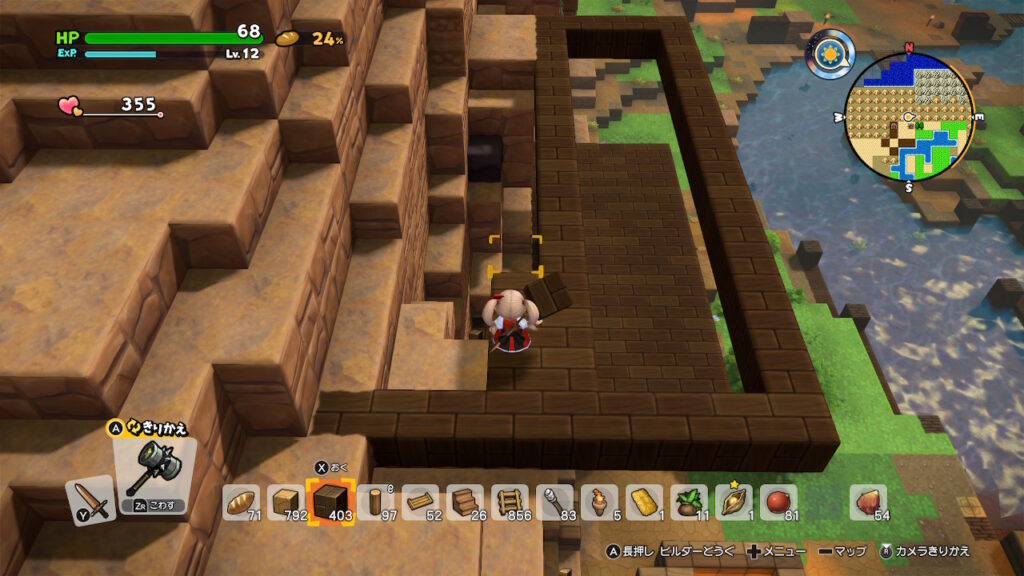Select the red round fruit slot with 81

click(780, 502)
